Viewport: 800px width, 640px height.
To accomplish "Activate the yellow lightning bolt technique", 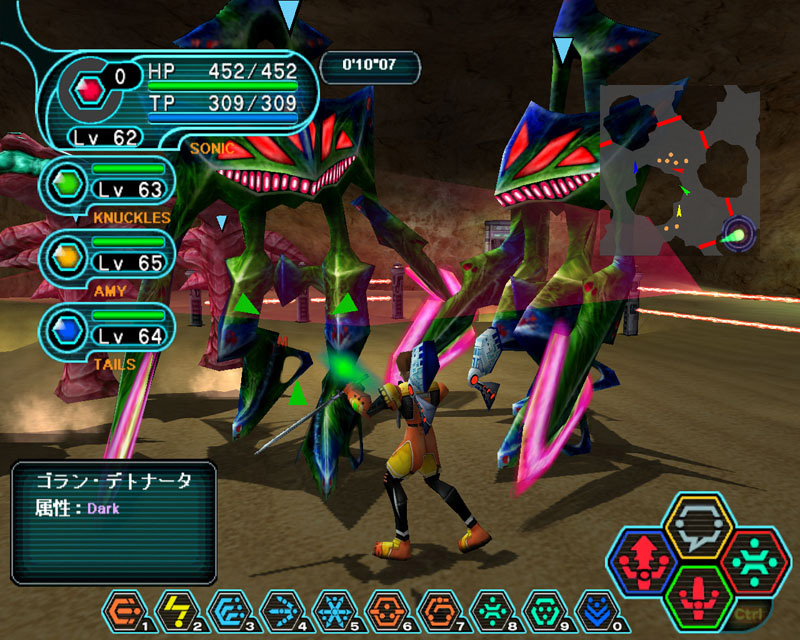I will point(176,608).
